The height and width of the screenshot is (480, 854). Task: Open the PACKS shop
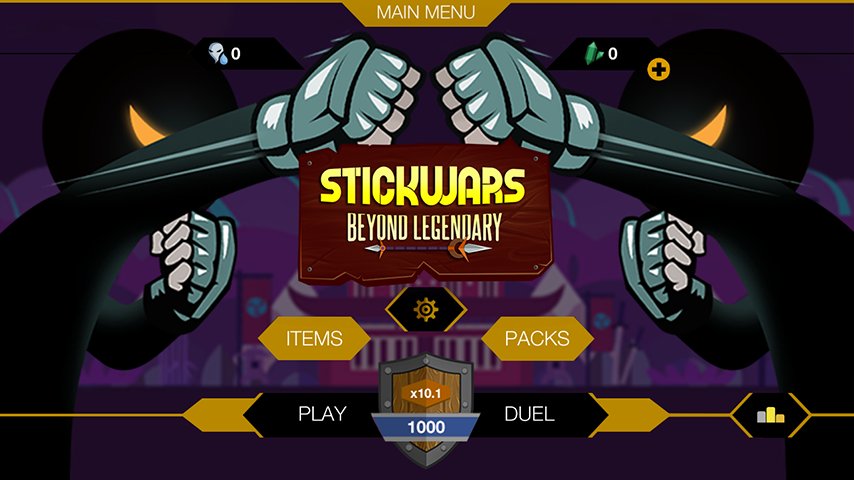pyautogui.click(x=537, y=338)
